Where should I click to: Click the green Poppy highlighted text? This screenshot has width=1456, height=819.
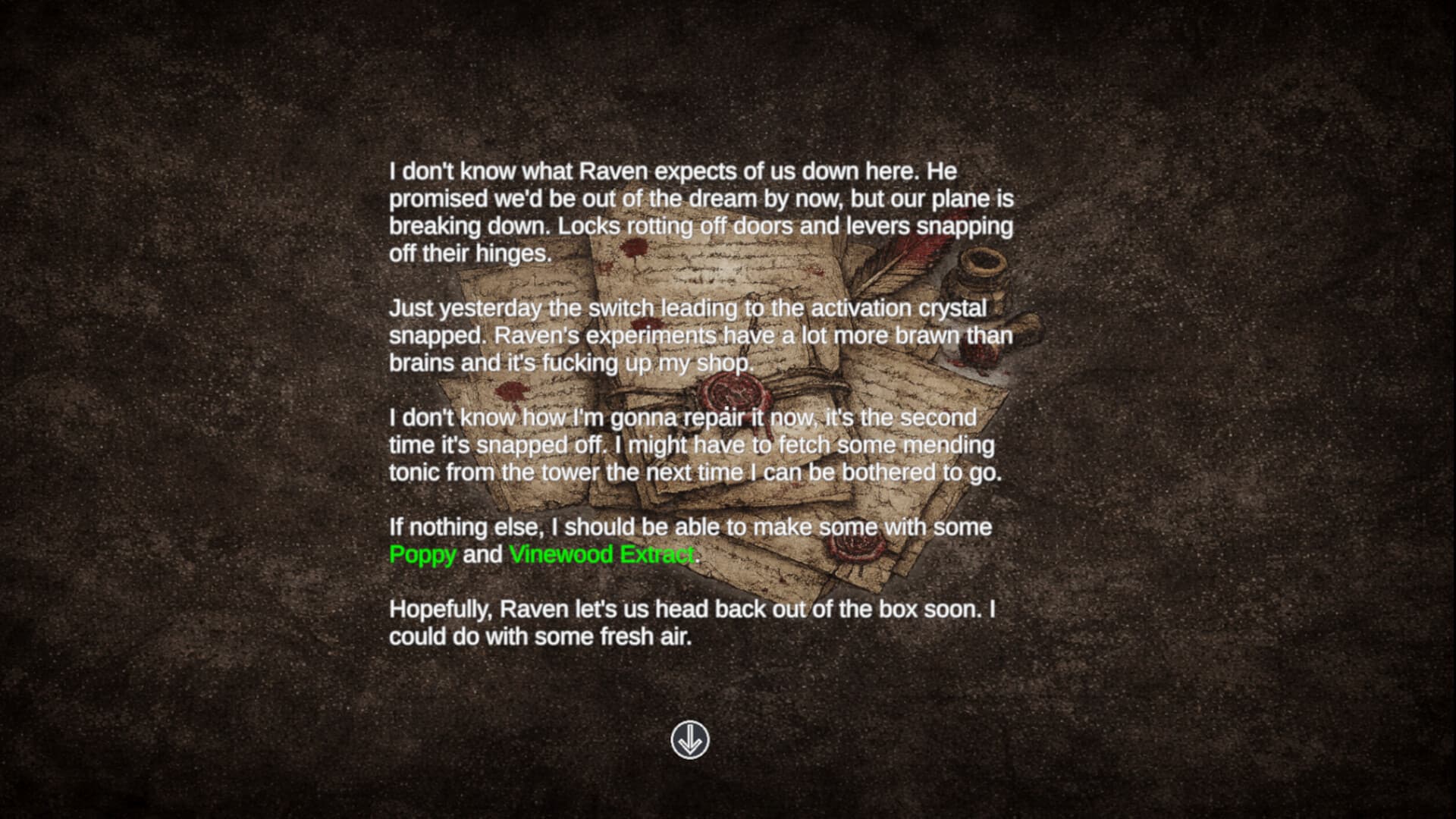tap(422, 555)
